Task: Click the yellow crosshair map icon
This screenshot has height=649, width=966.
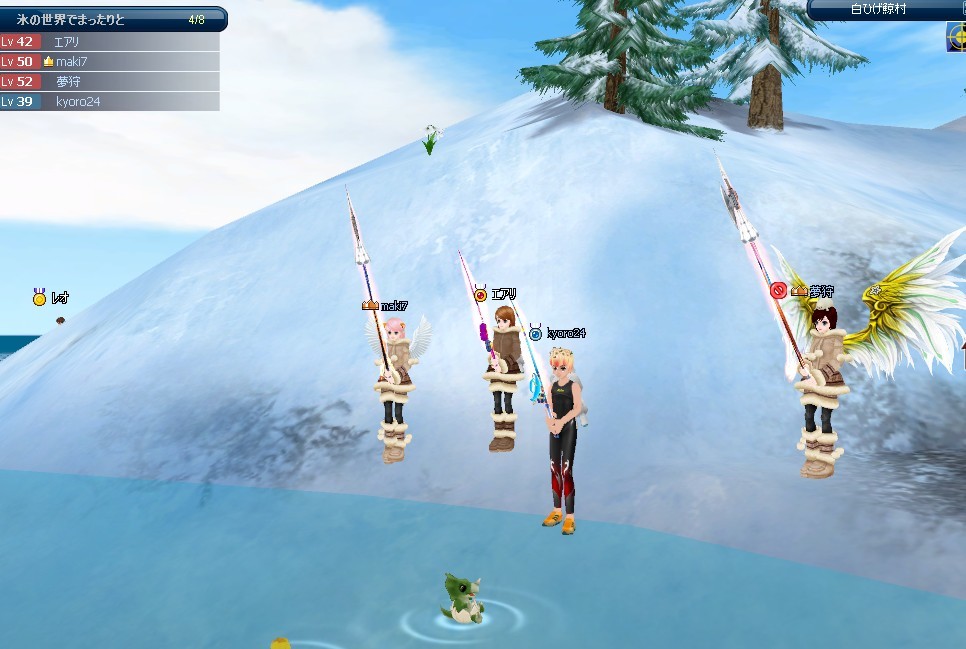Action: (956, 37)
